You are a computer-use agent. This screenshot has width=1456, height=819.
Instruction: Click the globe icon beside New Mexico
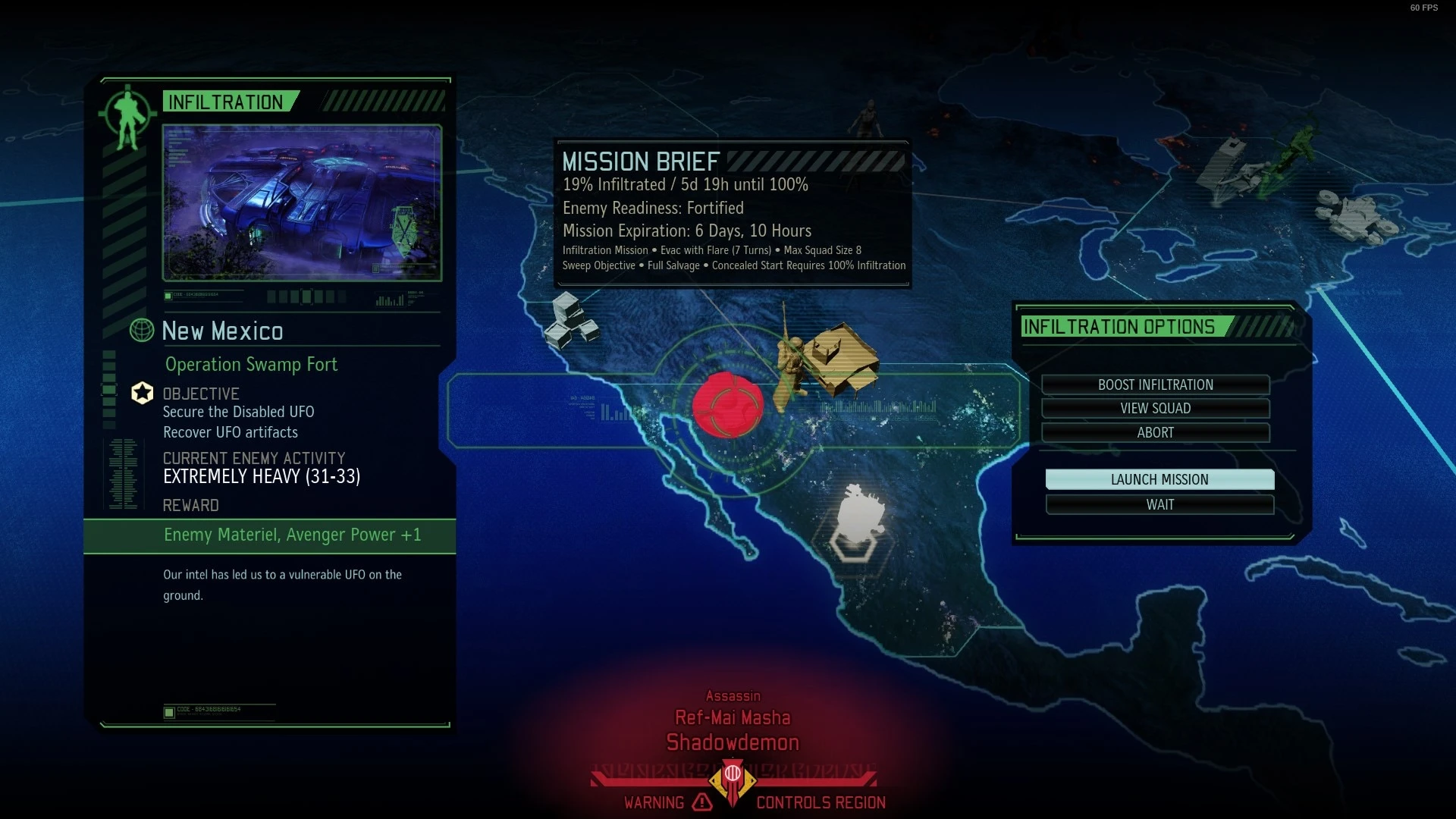tap(141, 331)
